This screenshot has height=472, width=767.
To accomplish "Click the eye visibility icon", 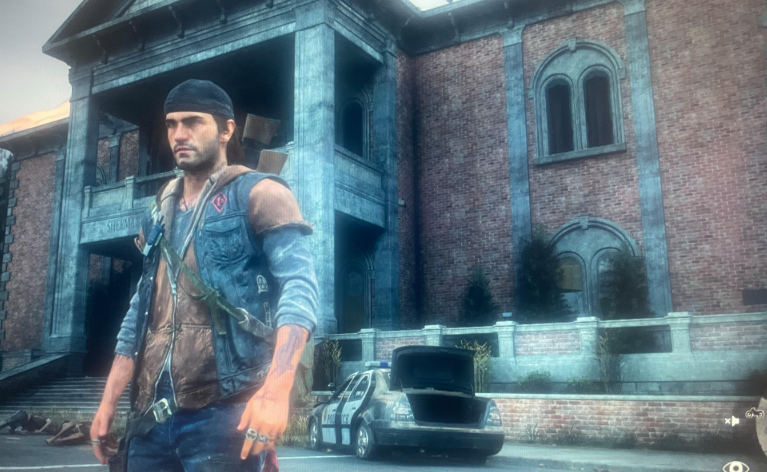I will [x=735, y=465].
